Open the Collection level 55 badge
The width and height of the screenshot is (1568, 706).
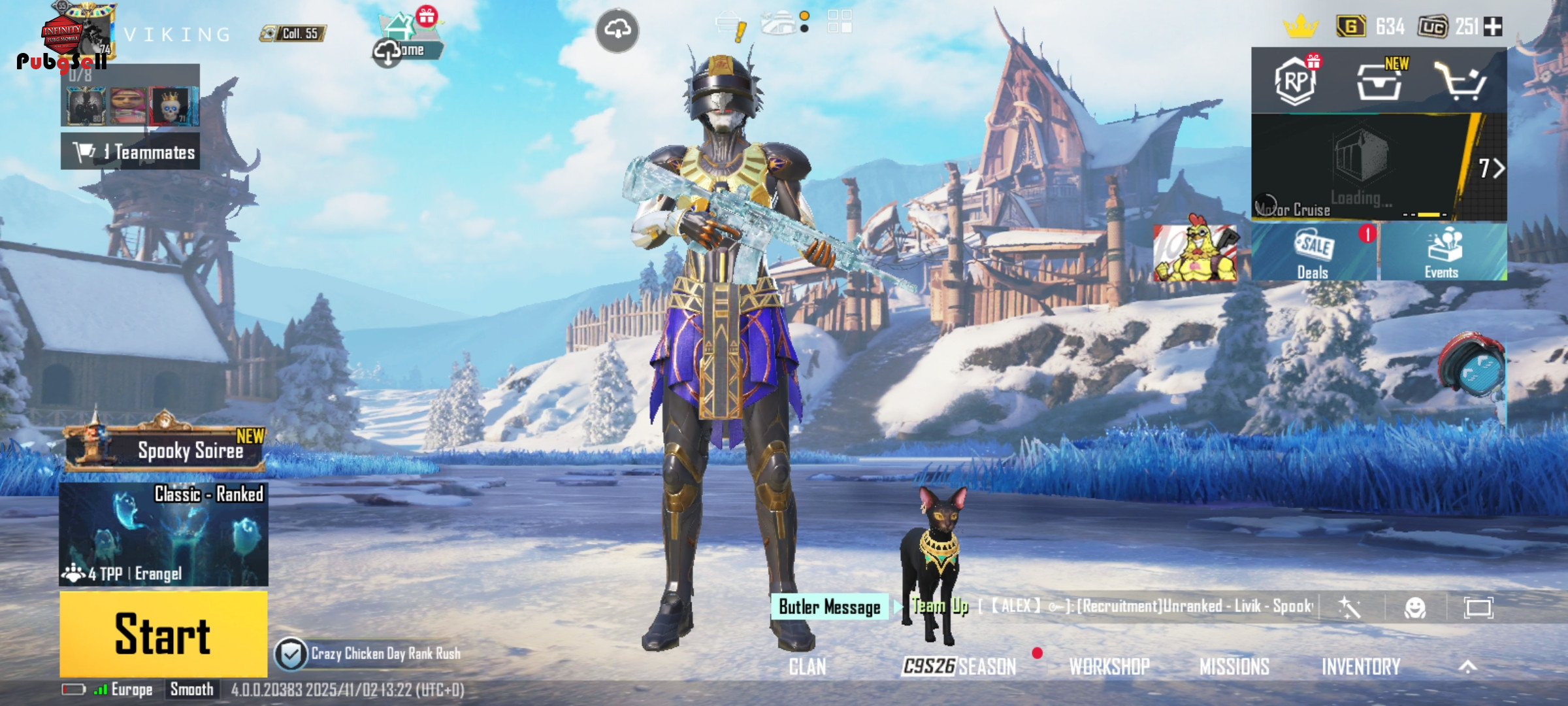tap(293, 33)
